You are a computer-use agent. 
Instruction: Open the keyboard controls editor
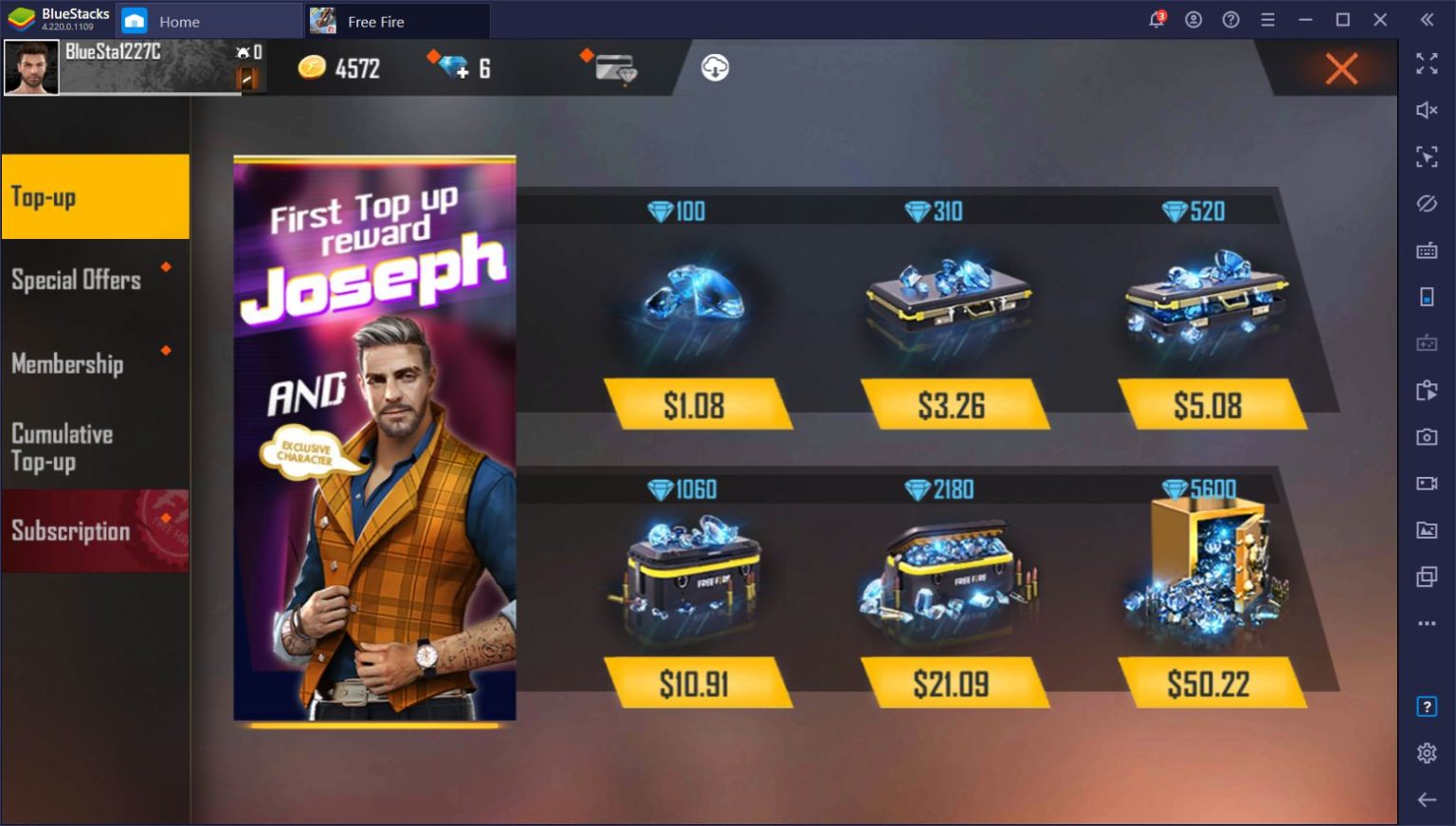pyautogui.click(x=1427, y=248)
